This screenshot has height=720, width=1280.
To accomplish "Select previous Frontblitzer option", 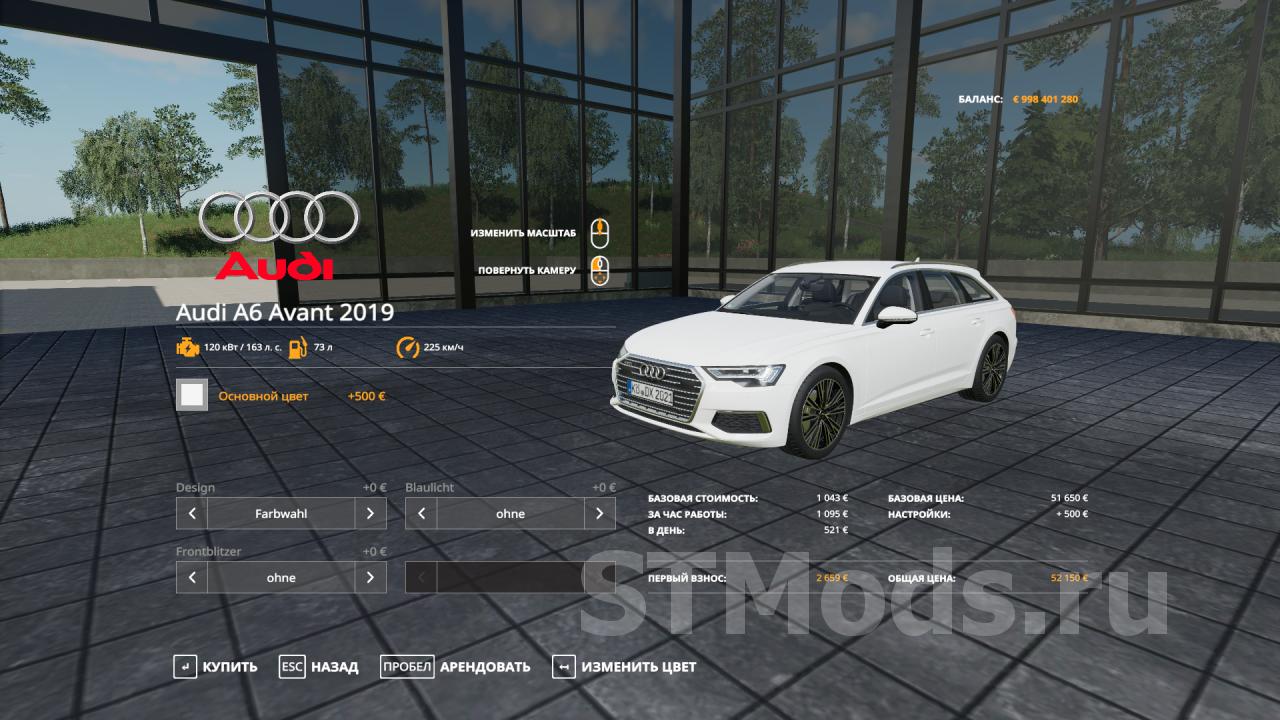I will coord(192,578).
